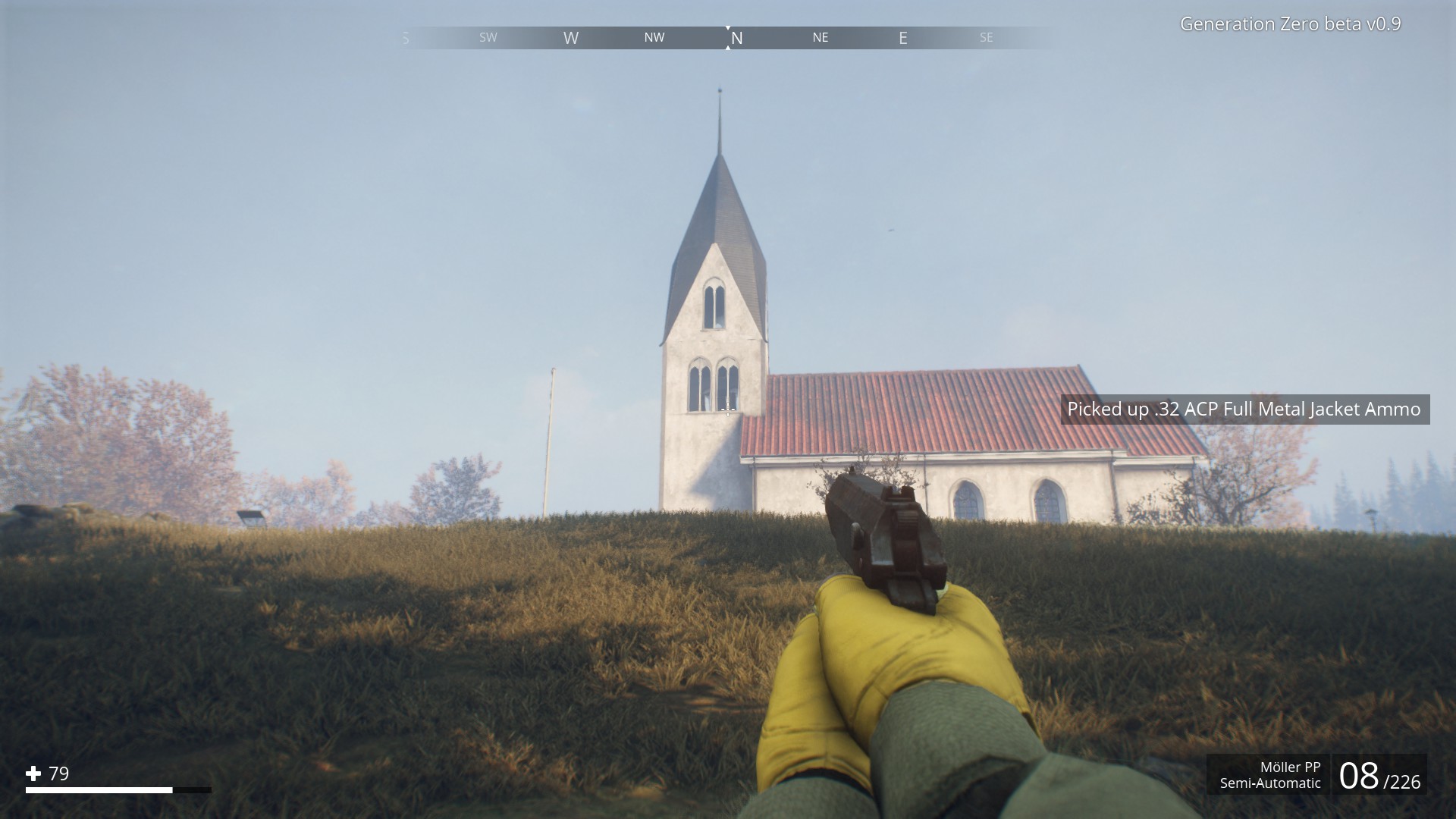This screenshot has height=819, width=1456.
Task: Select the N marker on the compass
Action: click(736, 37)
